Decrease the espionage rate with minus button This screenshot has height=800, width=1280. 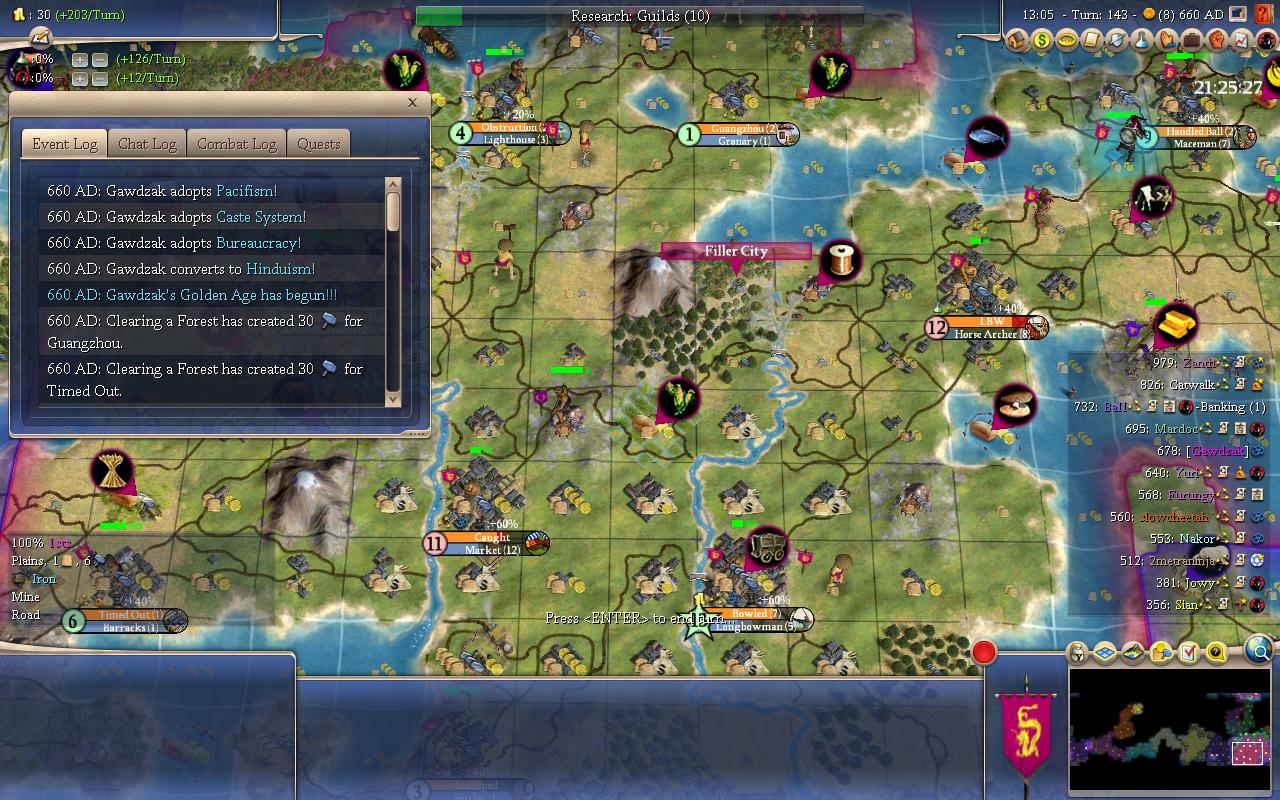(99, 79)
